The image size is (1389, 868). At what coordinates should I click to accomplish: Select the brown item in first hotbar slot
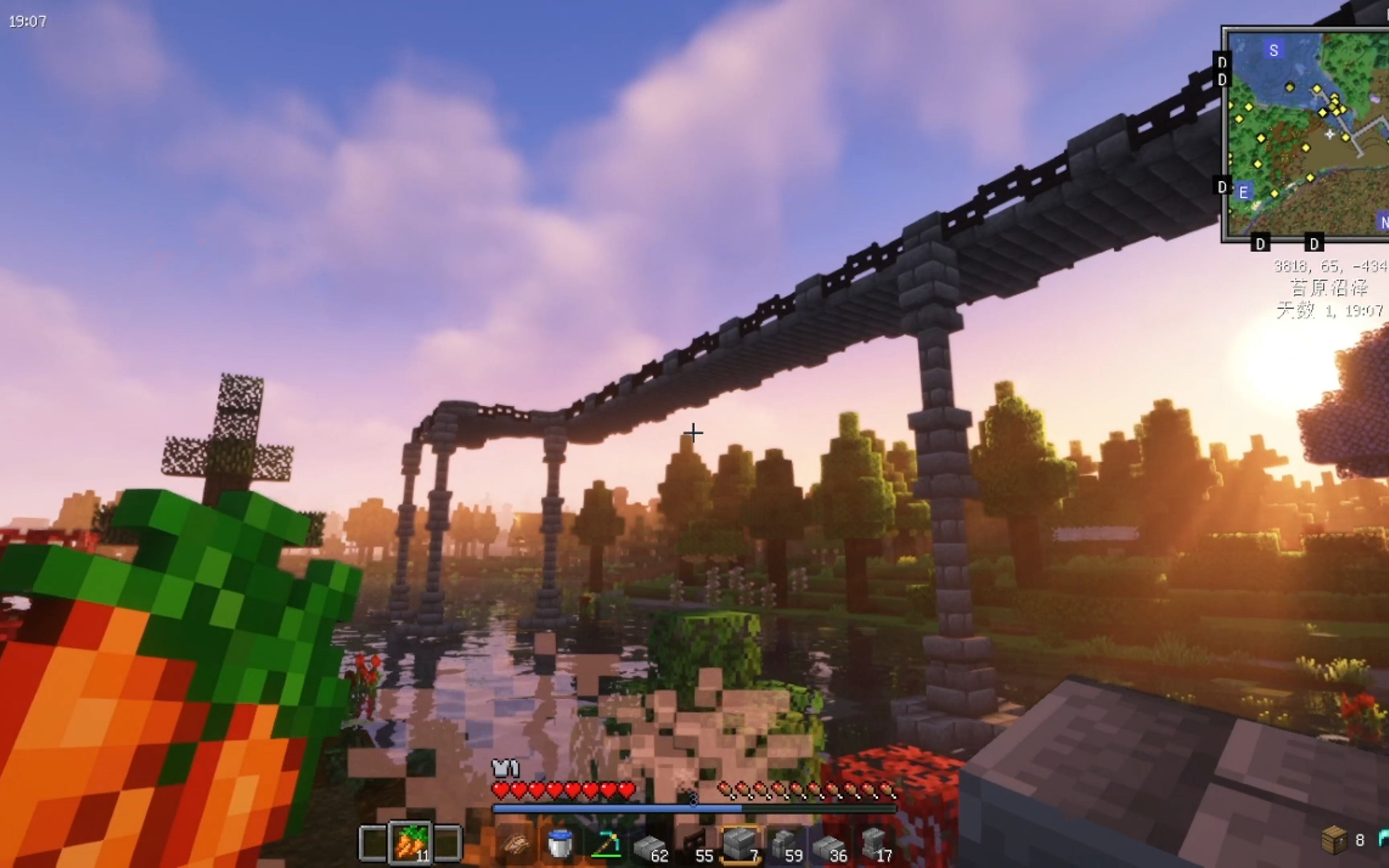[515, 844]
